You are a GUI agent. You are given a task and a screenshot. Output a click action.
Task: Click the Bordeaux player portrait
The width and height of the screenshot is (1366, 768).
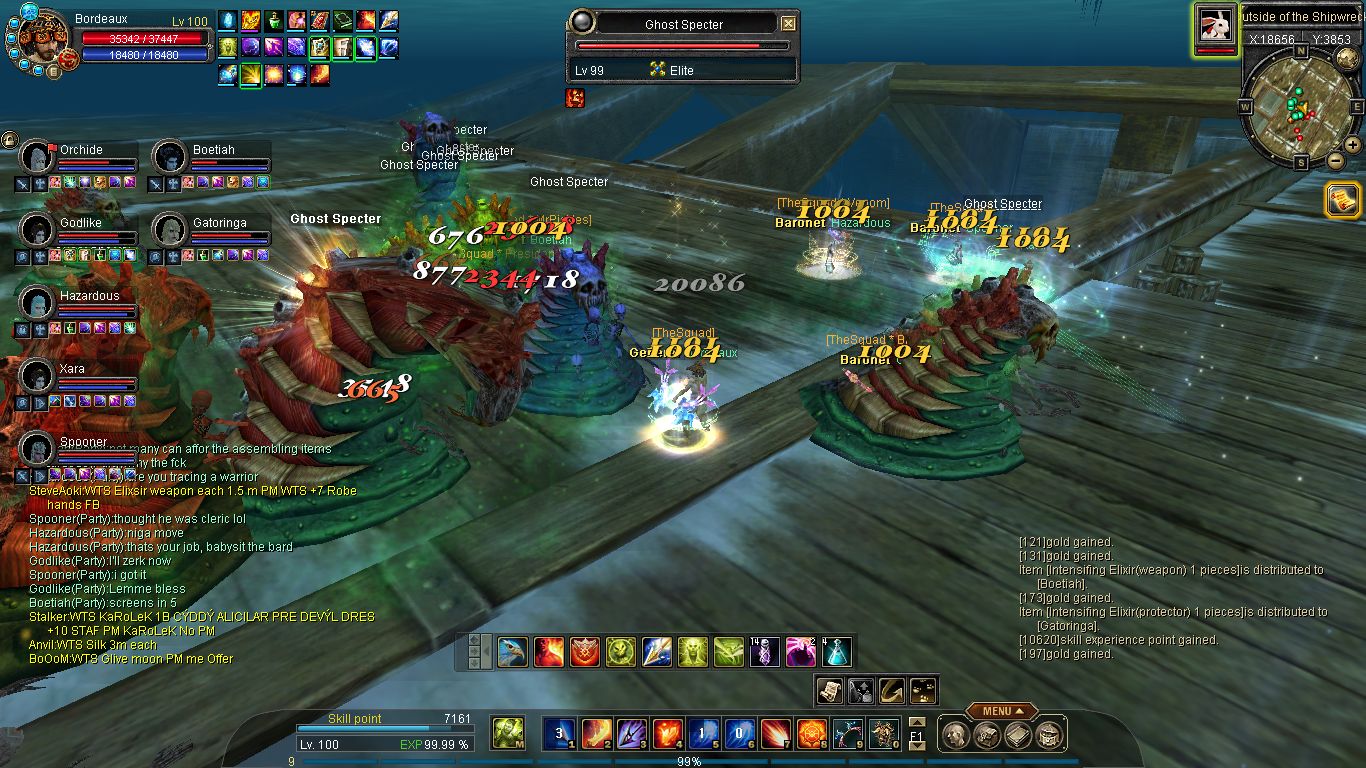(43, 40)
